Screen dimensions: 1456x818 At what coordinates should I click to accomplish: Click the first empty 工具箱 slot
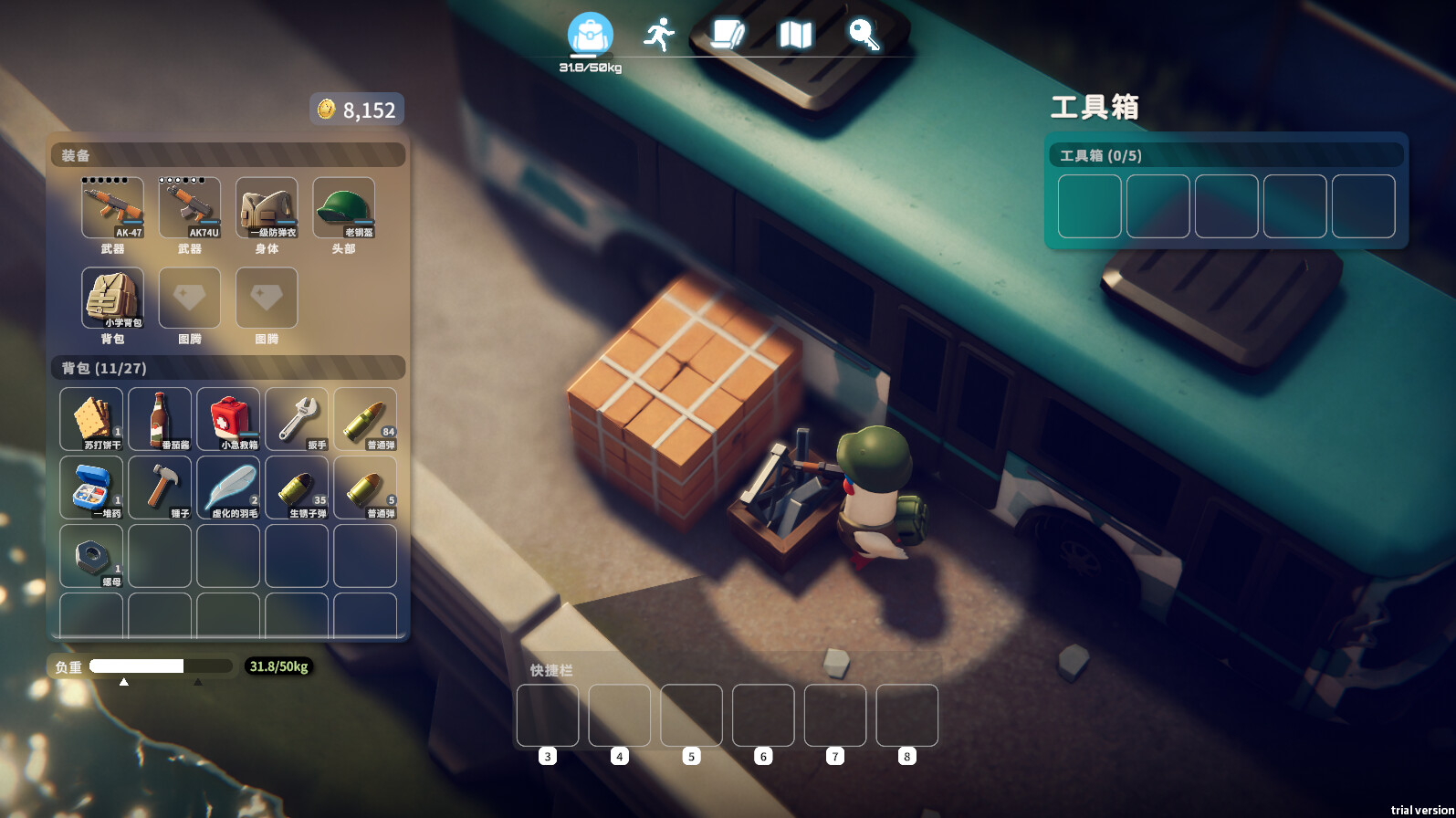click(1089, 207)
